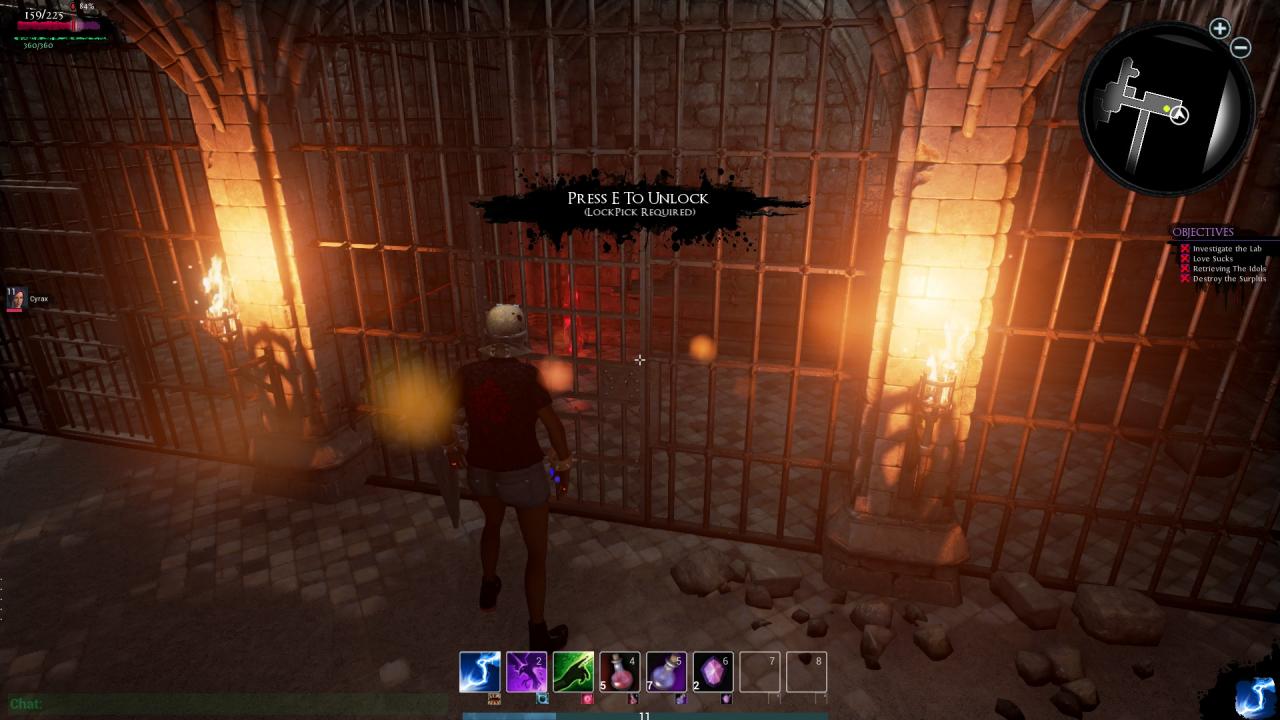Select the red health potion slot
1280x720 pixels.
pos(620,672)
